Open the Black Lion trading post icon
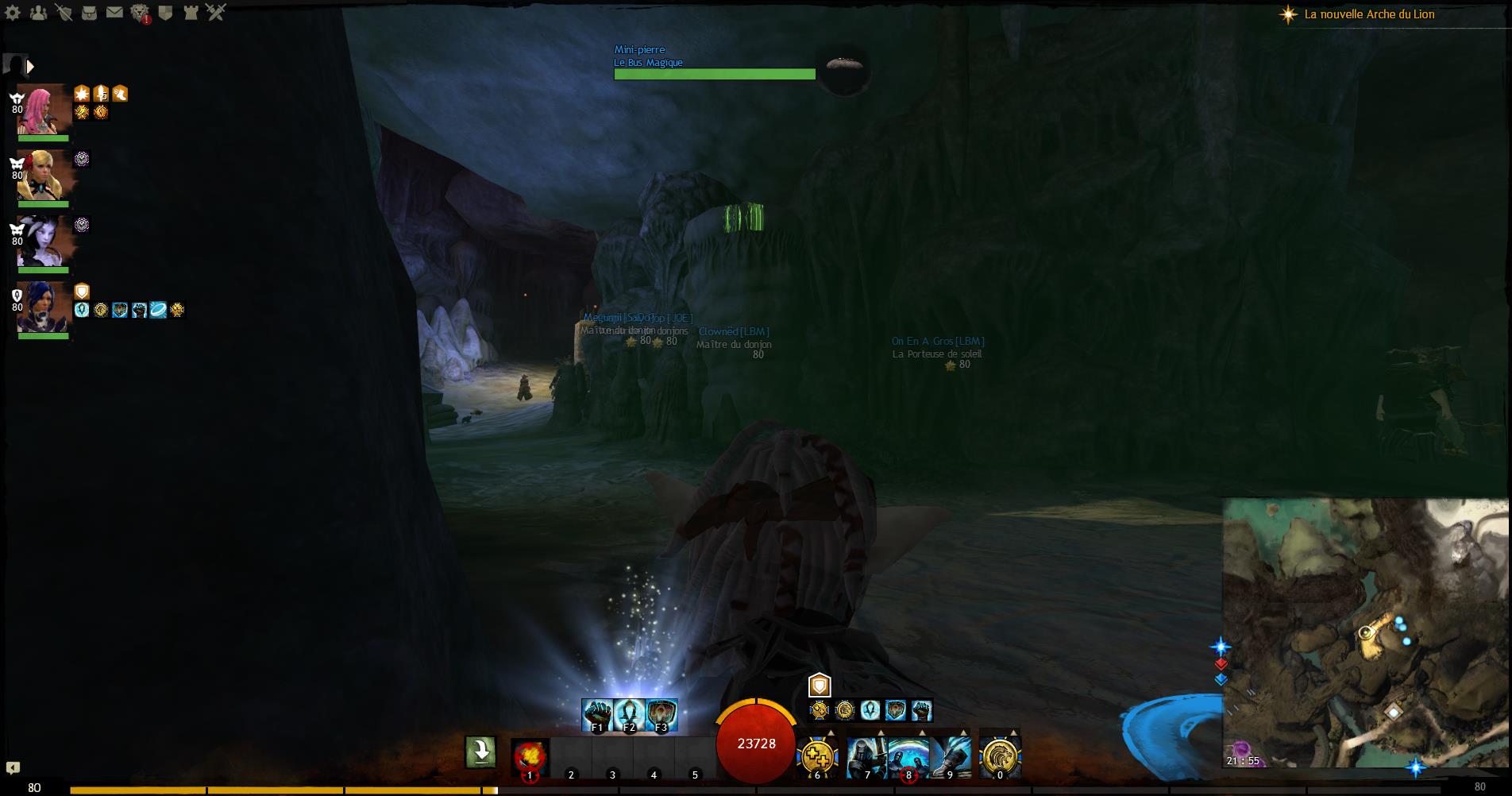Image resolution: width=1512 pixels, height=796 pixels. point(140,13)
